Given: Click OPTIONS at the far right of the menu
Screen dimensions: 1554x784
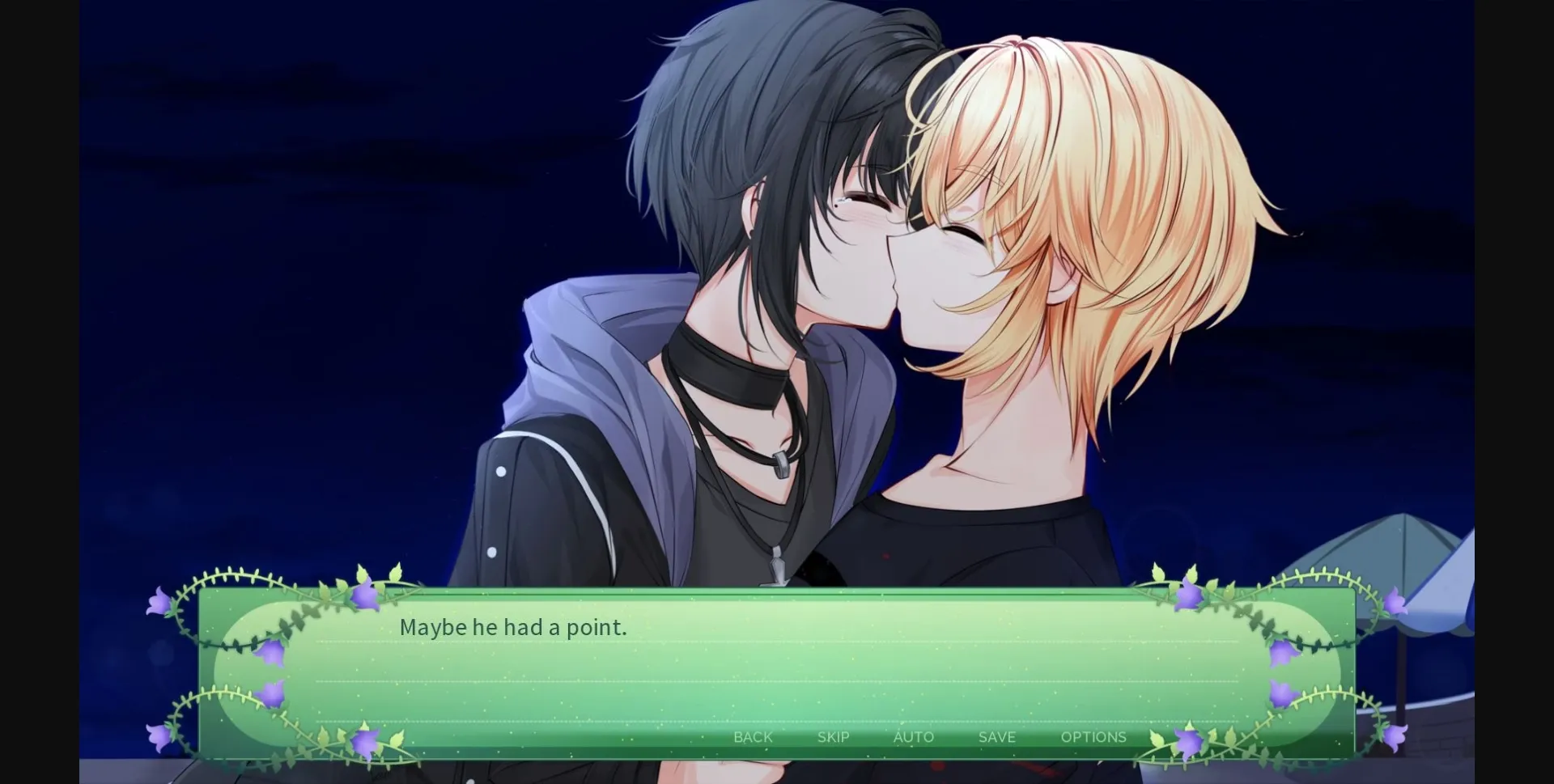Looking at the screenshot, I should [x=1093, y=737].
